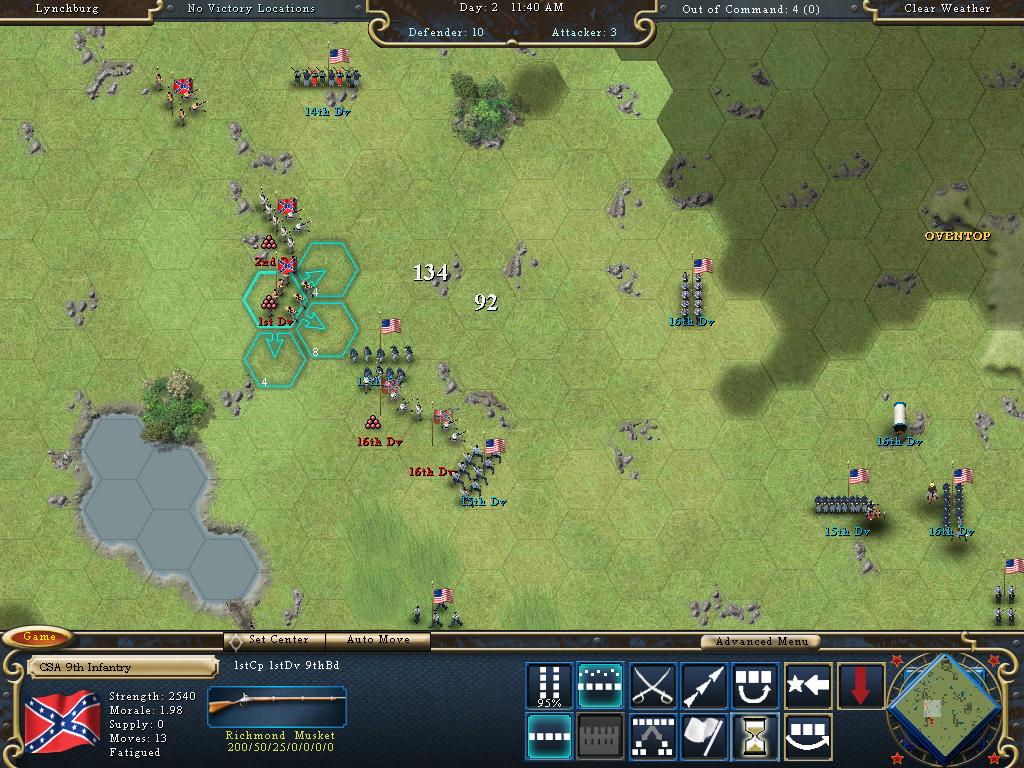Click the rotate units upward icon
1024x768 pixels.
(756, 686)
